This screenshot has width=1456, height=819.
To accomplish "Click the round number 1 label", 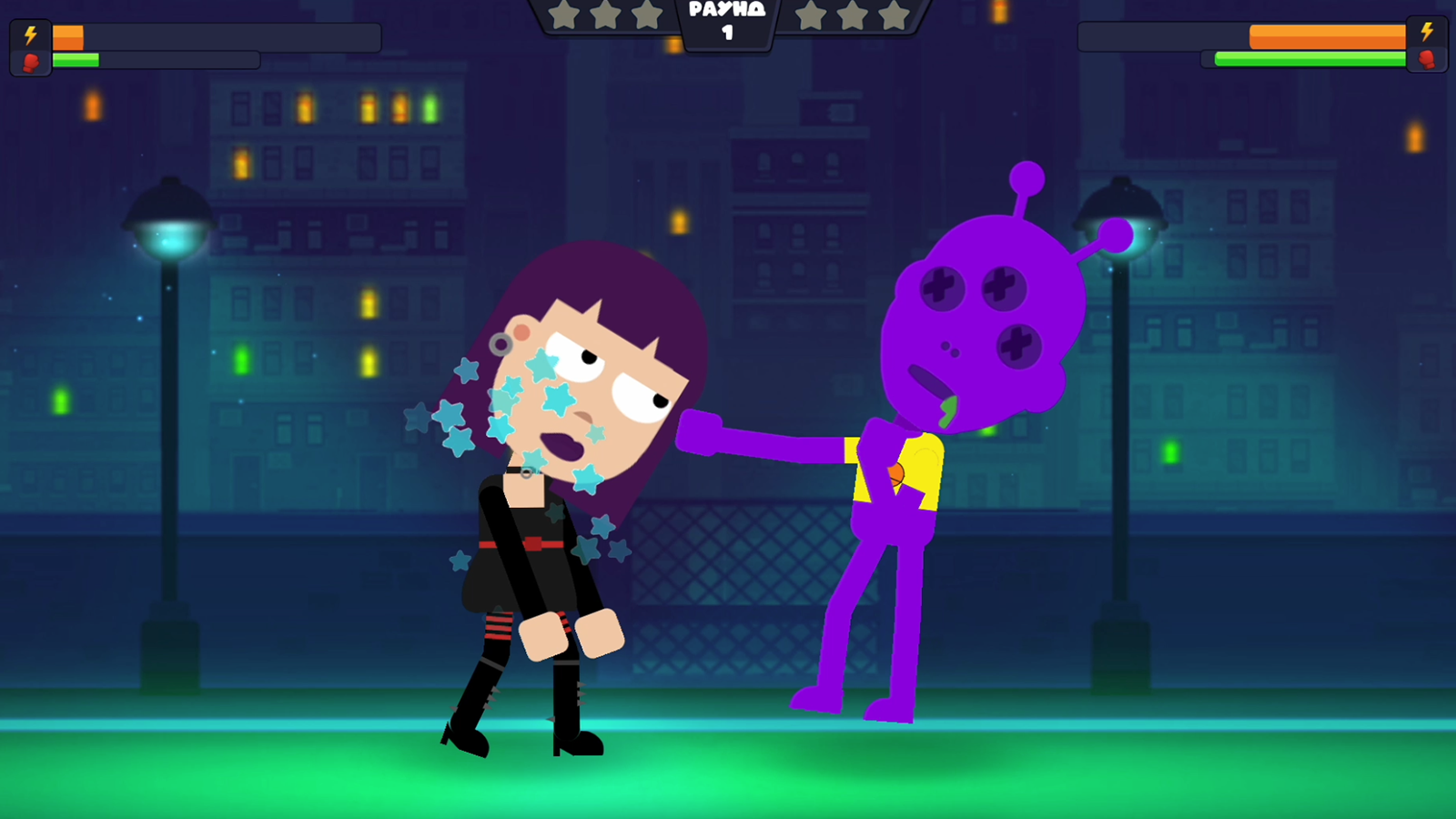I will pyautogui.click(x=725, y=32).
